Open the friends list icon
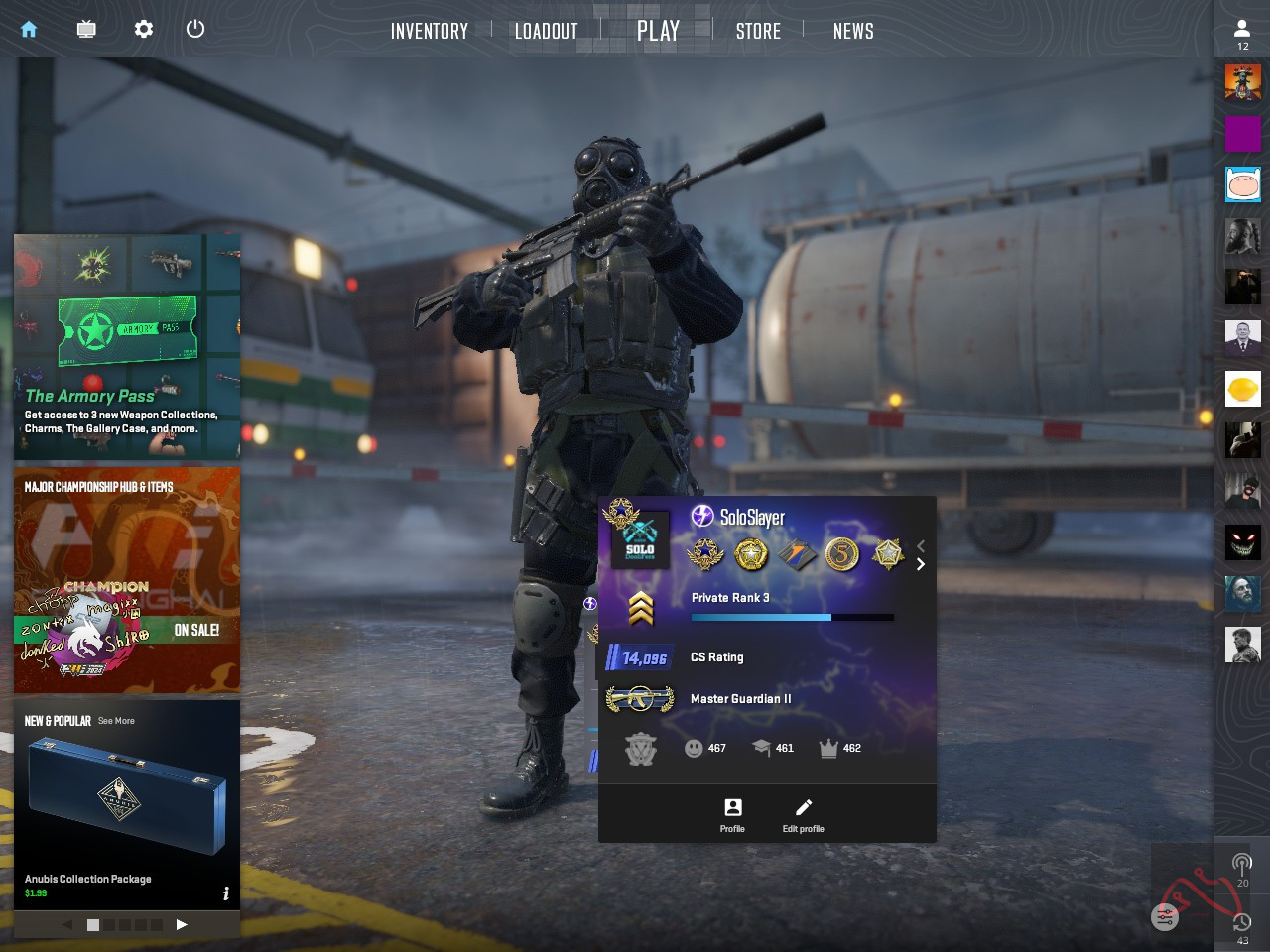Viewport: 1270px width, 952px height. click(1242, 33)
